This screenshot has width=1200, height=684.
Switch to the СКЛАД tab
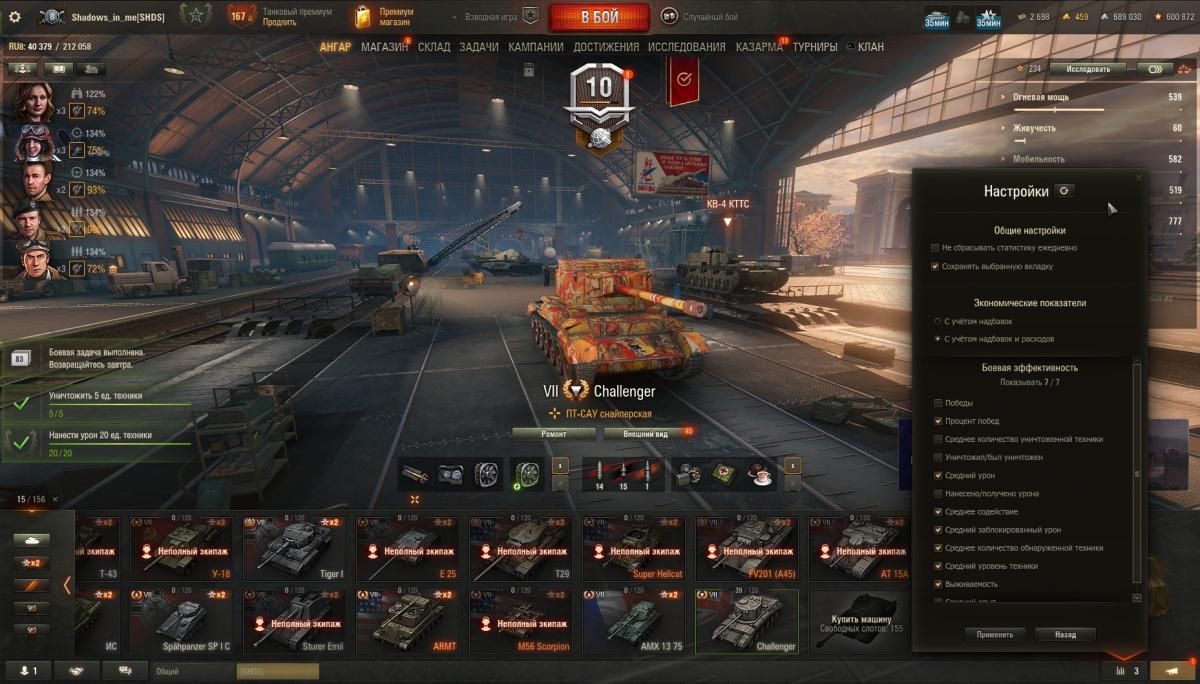coord(434,47)
